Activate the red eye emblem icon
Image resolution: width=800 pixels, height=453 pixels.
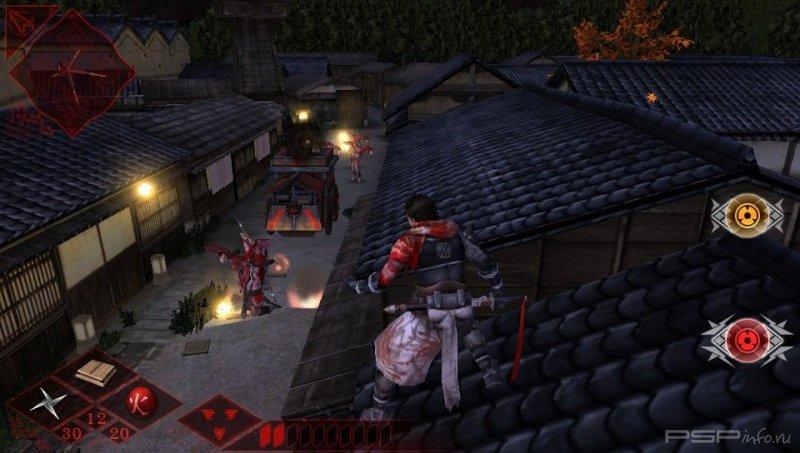(745, 340)
